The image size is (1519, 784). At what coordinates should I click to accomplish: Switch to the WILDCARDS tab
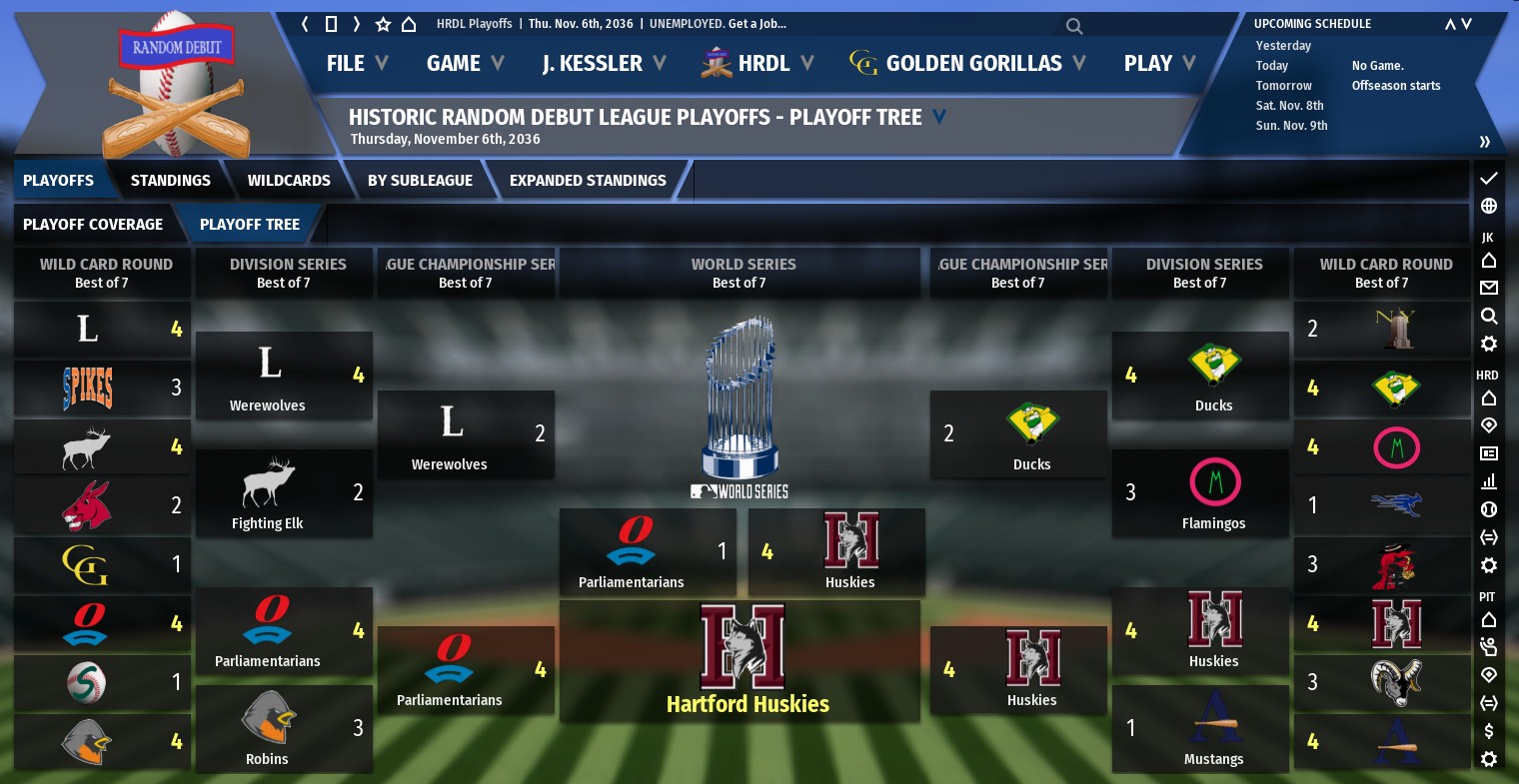pyautogui.click(x=289, y=180)
